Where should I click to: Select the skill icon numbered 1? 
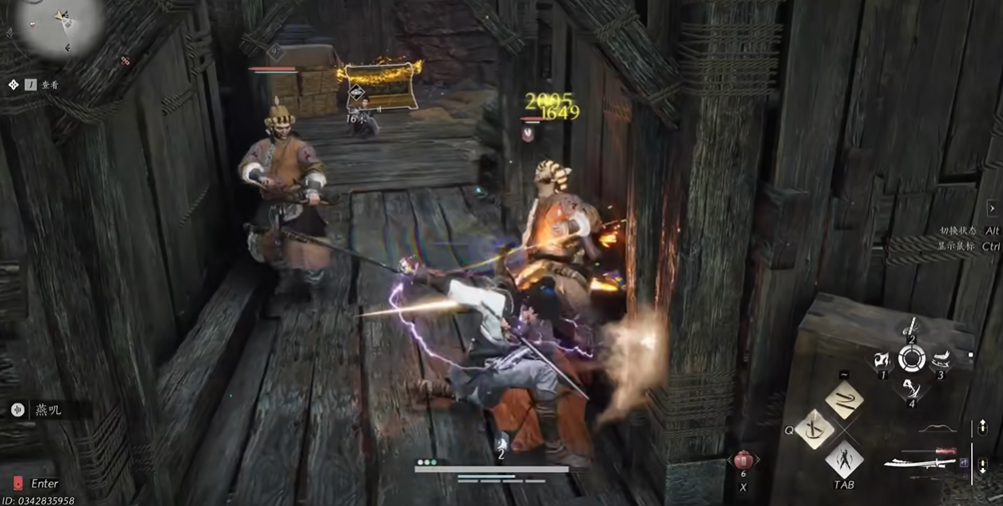883,361
